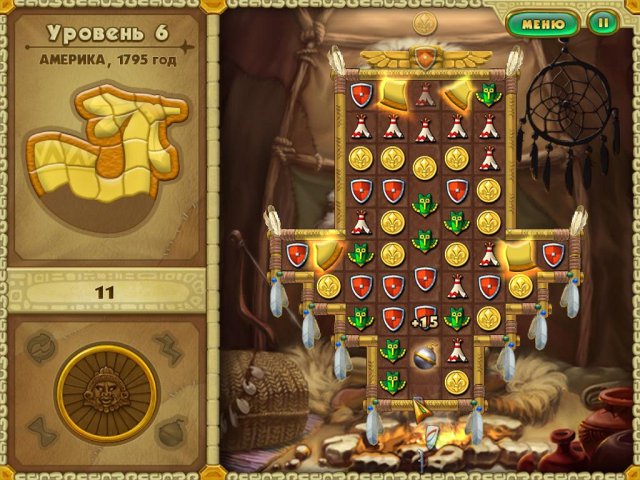Pause the game with the round pause button
640x480 pixels.
(x=603, y=23)
